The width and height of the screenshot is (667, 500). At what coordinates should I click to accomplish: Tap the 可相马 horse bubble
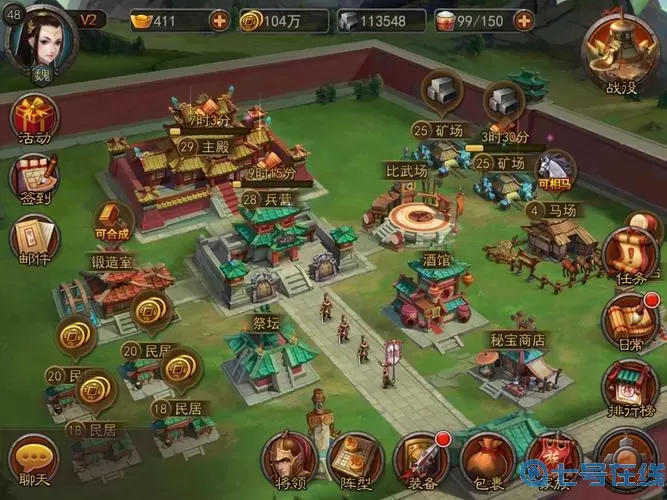pos(554,169)
